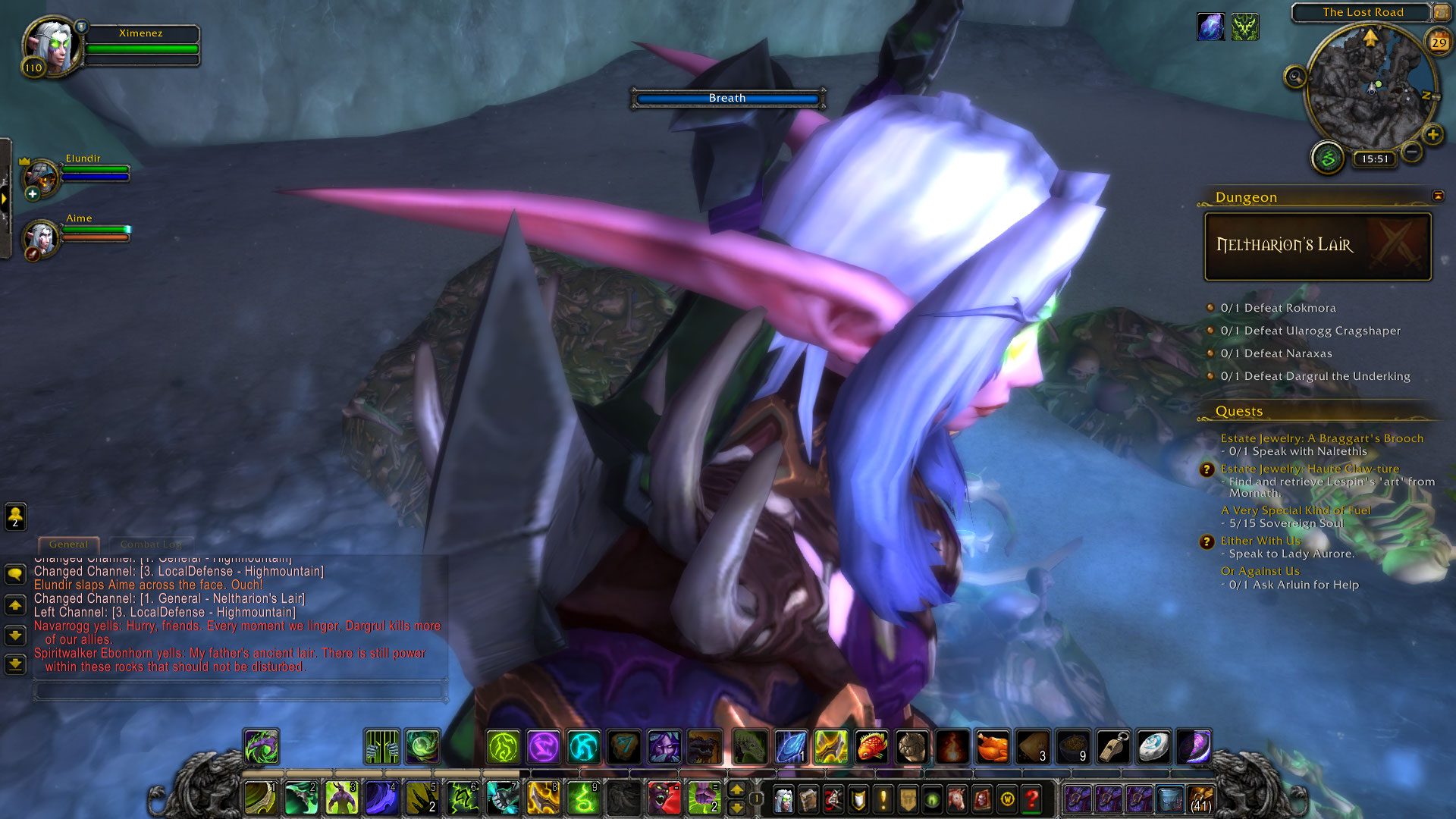Screen dimensions: 1456x819
Task: Select the A Very Special Kind of Fuel quest
Action: click(x=1295, y=510)
